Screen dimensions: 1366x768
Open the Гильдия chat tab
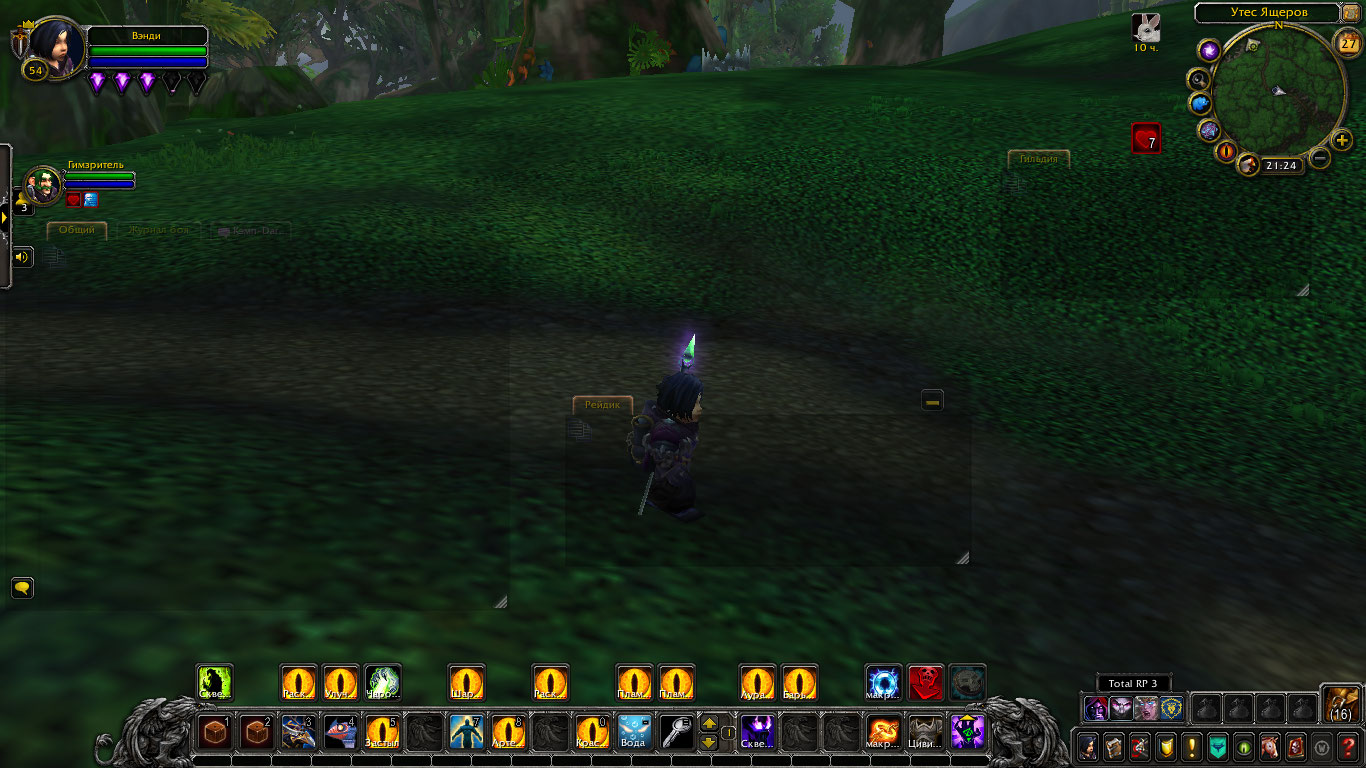(x=1038, y=158)
